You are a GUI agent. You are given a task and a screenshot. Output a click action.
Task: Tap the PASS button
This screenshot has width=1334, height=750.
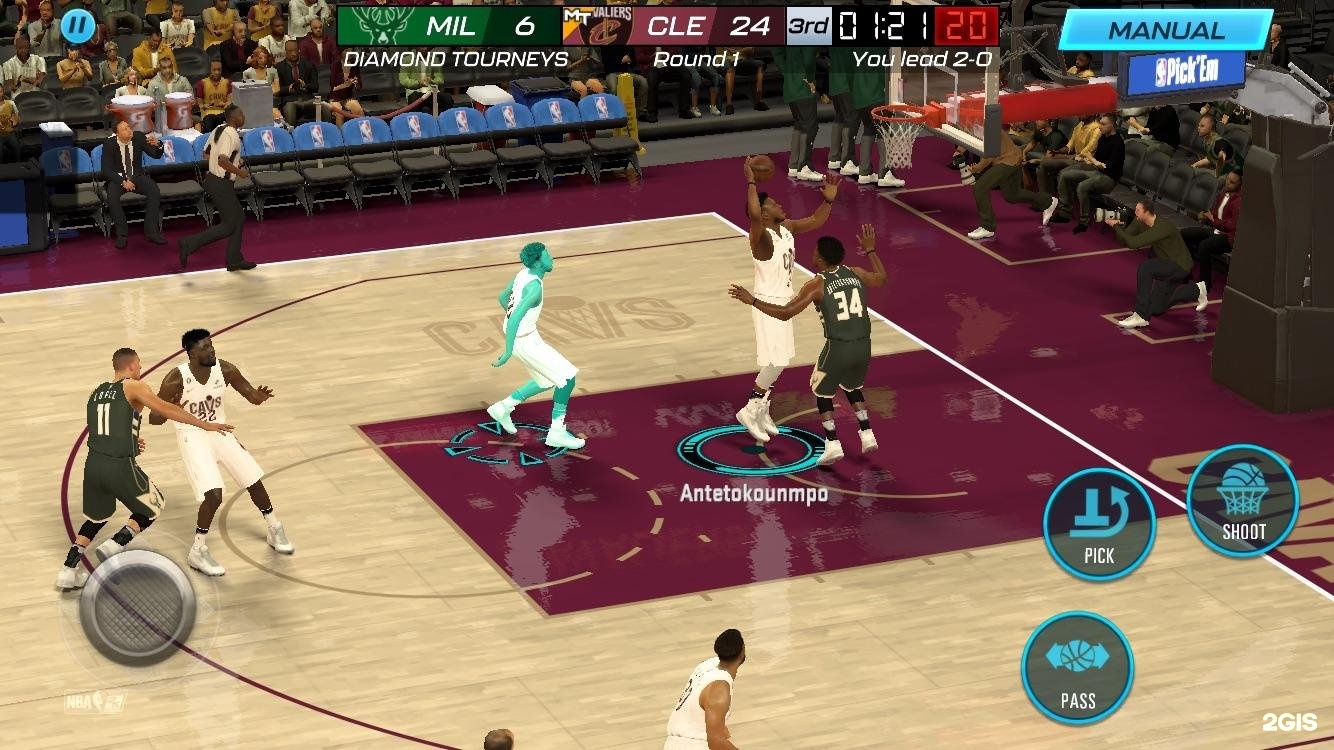(1077, 668)
